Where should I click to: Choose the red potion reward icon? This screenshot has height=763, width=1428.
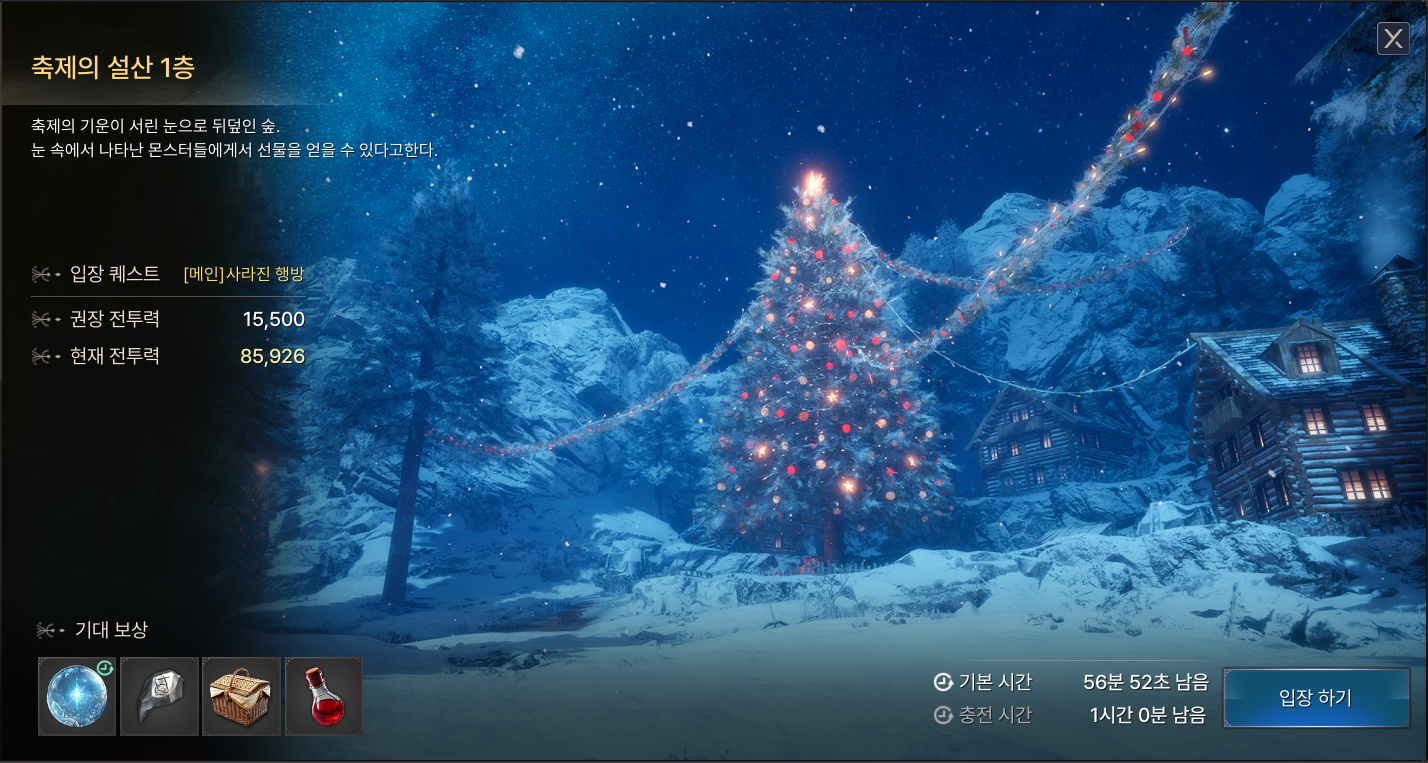click(x=323, y=696)
